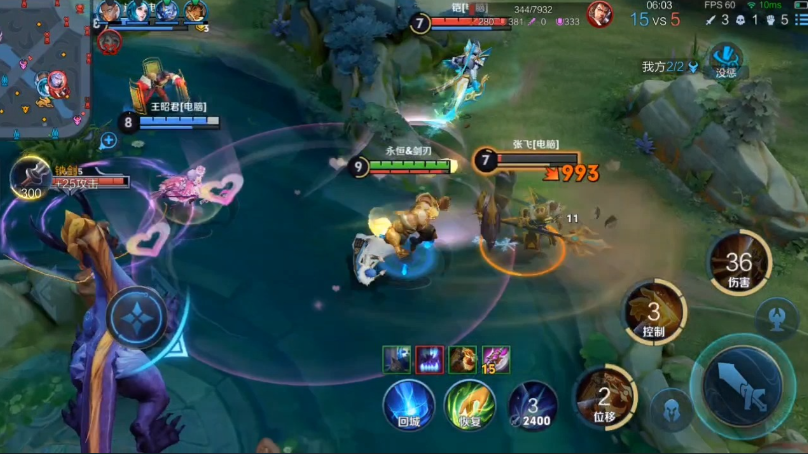
Task: Tap the virtual movement joystick
Action: click(x=136, y=318)
